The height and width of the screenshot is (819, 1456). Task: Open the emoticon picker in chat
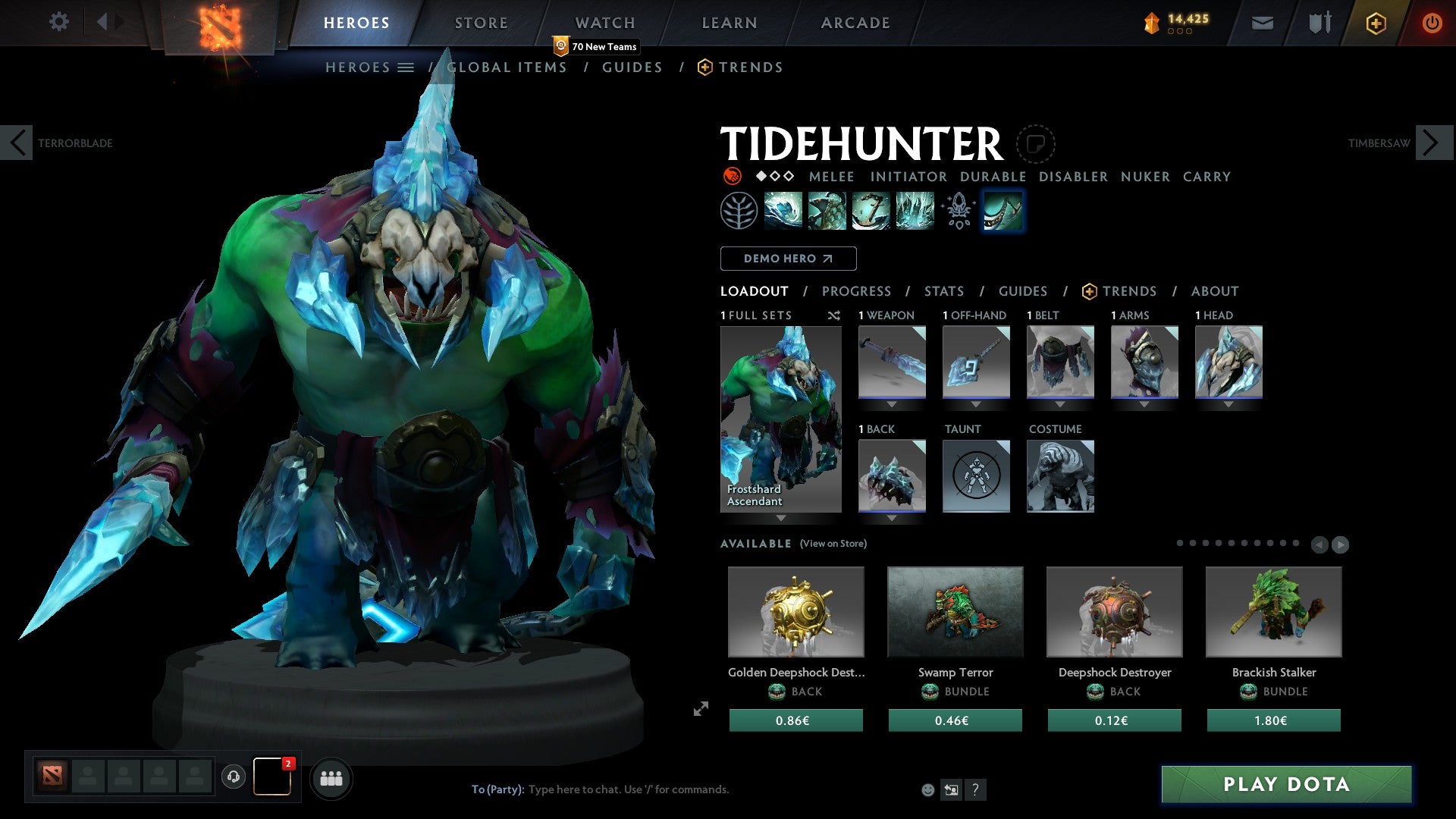coord(927,789)
